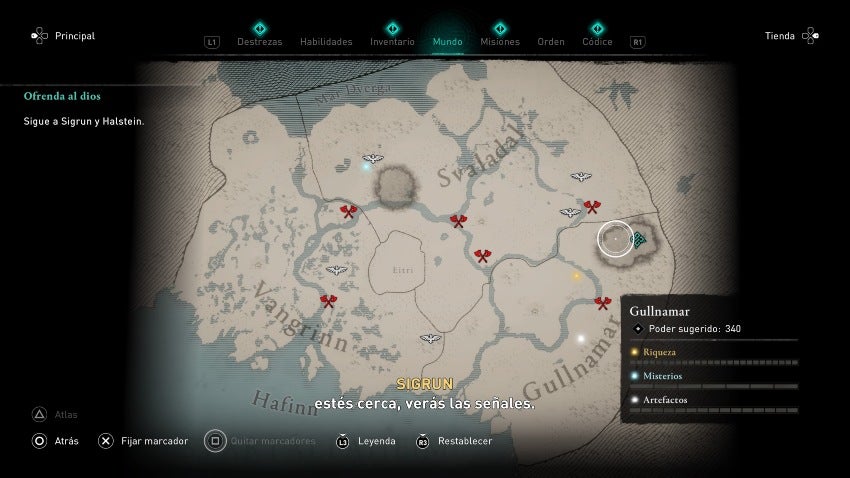
Task: Select the Ofrenda al dios quest tracker
Action: pyautogui.click(x=62, y=97)
